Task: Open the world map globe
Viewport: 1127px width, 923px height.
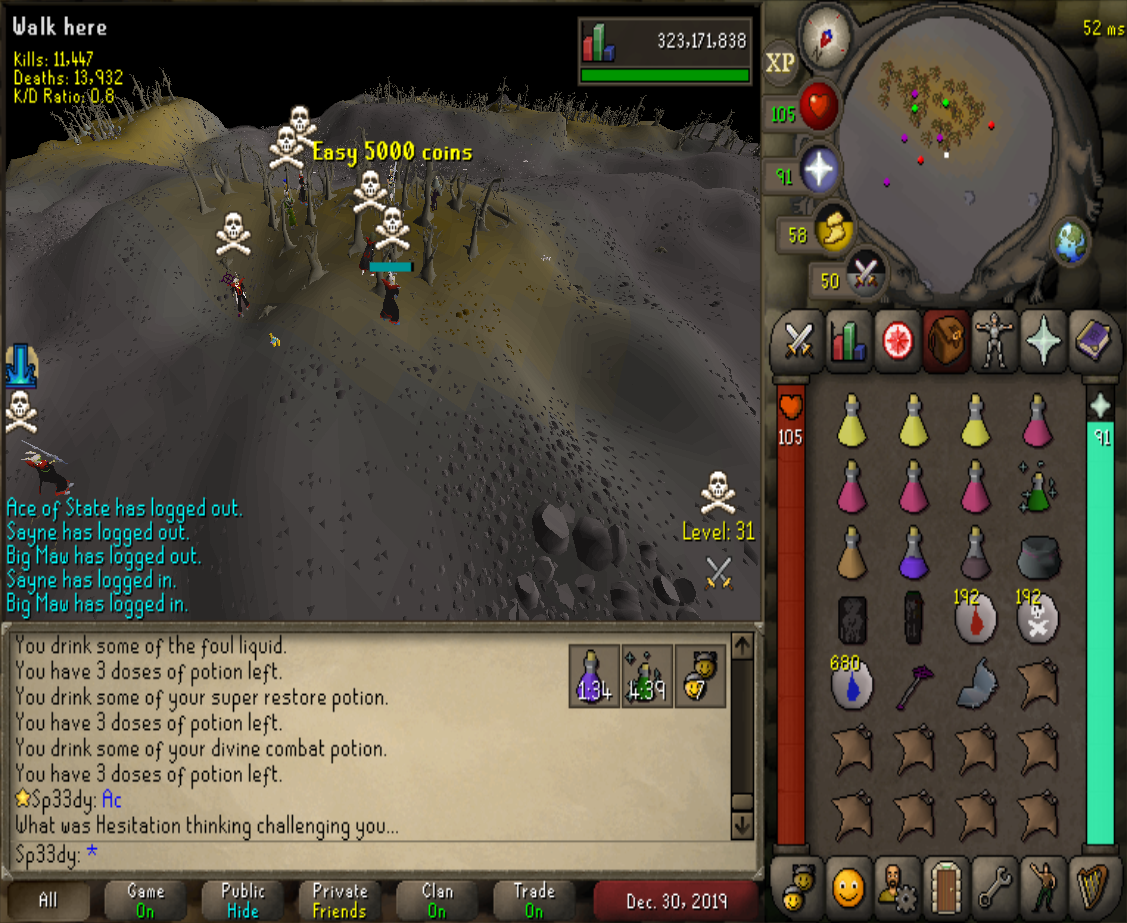Action: (1070, 241)
